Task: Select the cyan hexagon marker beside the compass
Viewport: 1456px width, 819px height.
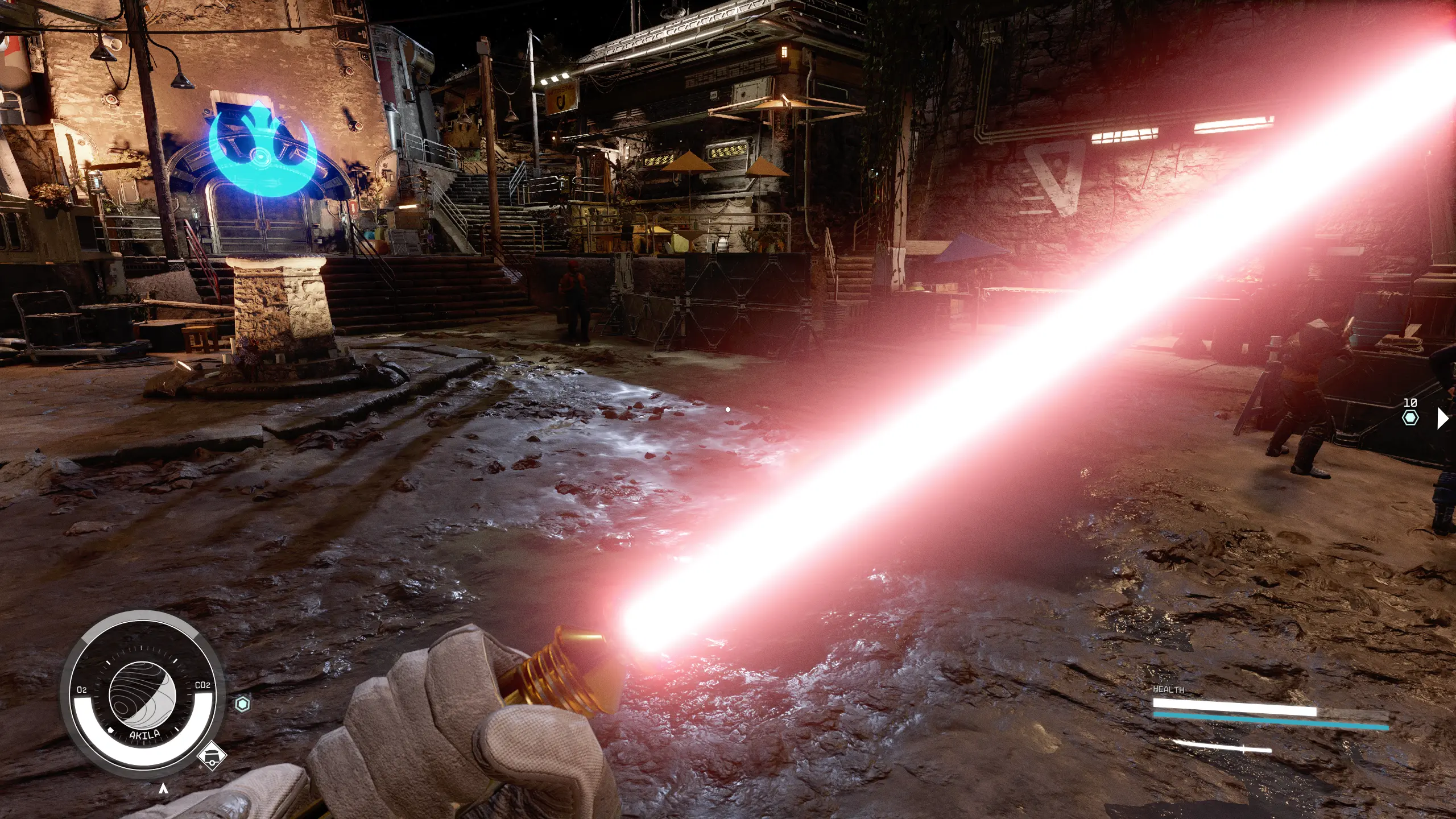Action: (x=243, y=704)
